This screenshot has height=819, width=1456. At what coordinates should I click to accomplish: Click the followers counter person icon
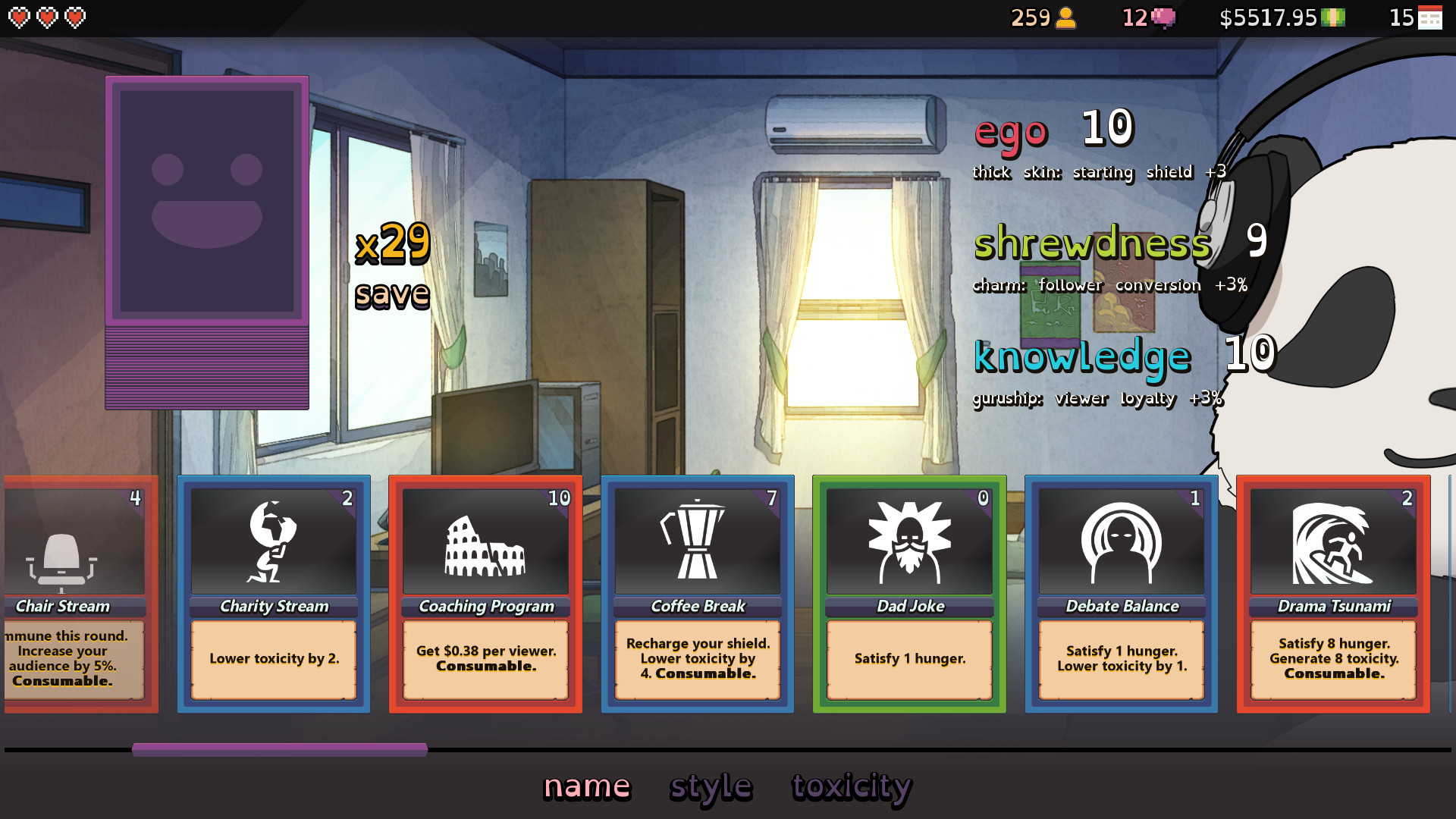click(1065, 18)
